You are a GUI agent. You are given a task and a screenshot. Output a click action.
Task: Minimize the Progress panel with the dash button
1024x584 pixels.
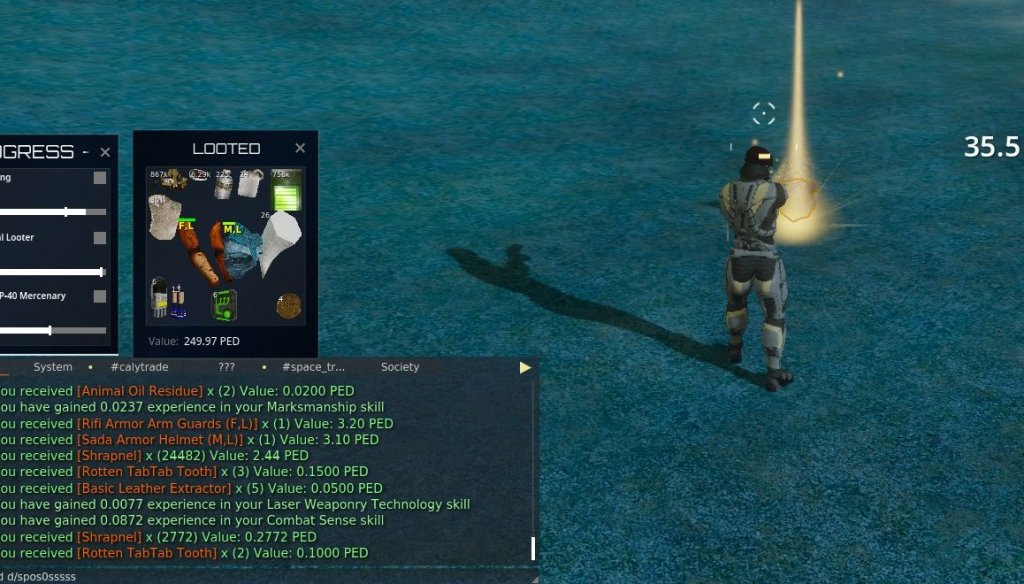[86, 152]
